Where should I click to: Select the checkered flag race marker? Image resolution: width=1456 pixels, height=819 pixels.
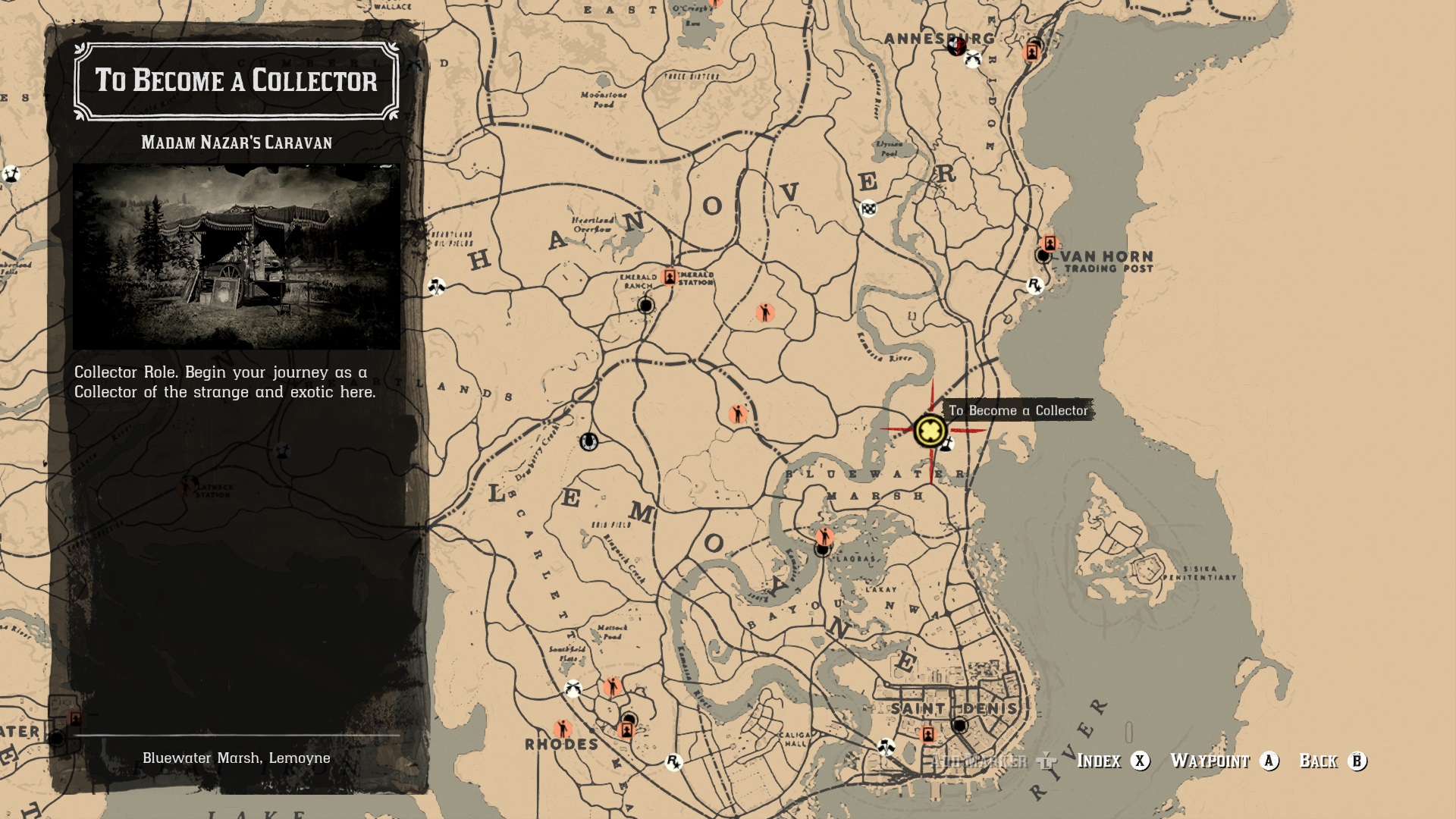868,208
